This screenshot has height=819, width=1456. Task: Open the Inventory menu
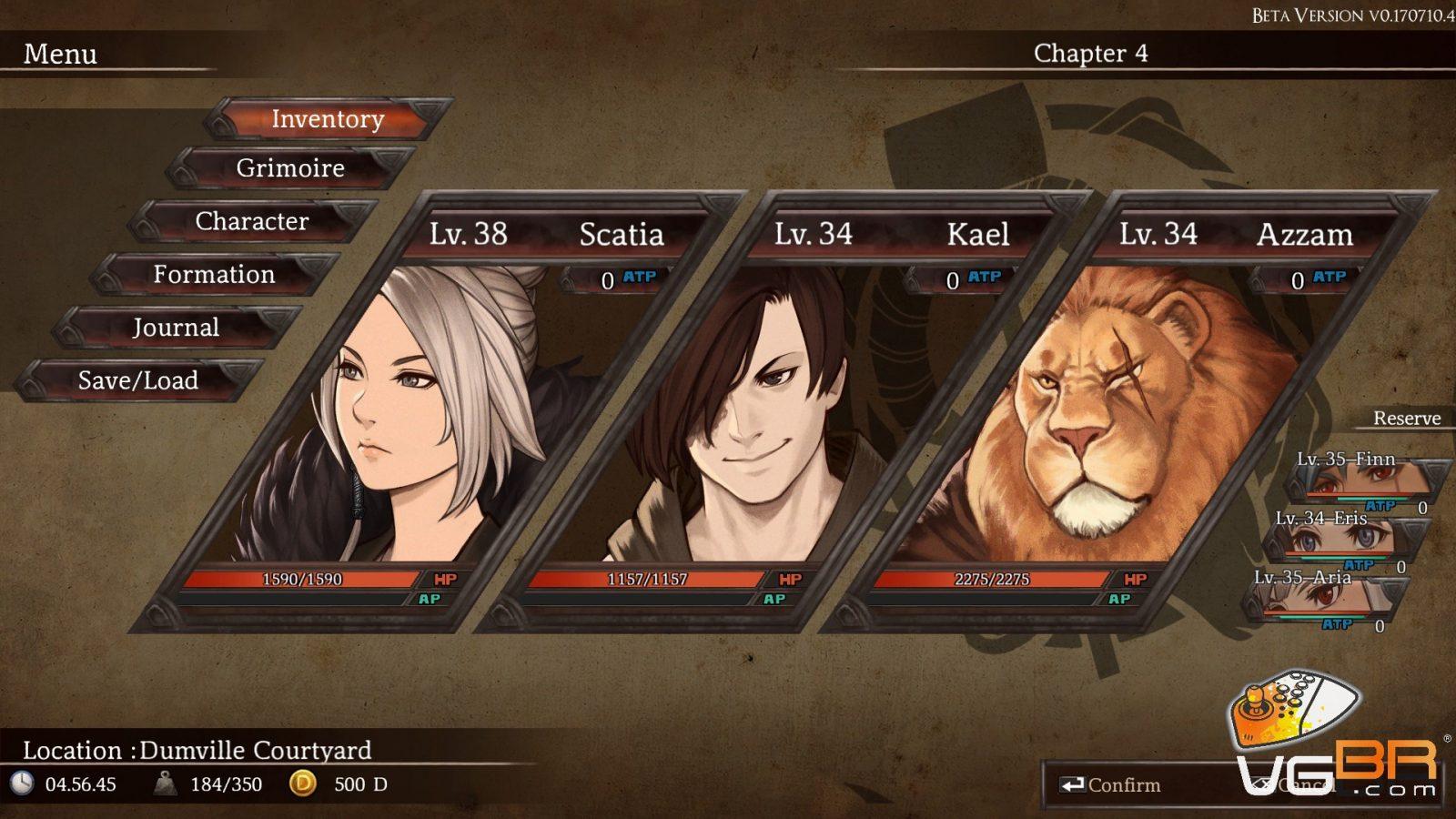click(328, 119)
